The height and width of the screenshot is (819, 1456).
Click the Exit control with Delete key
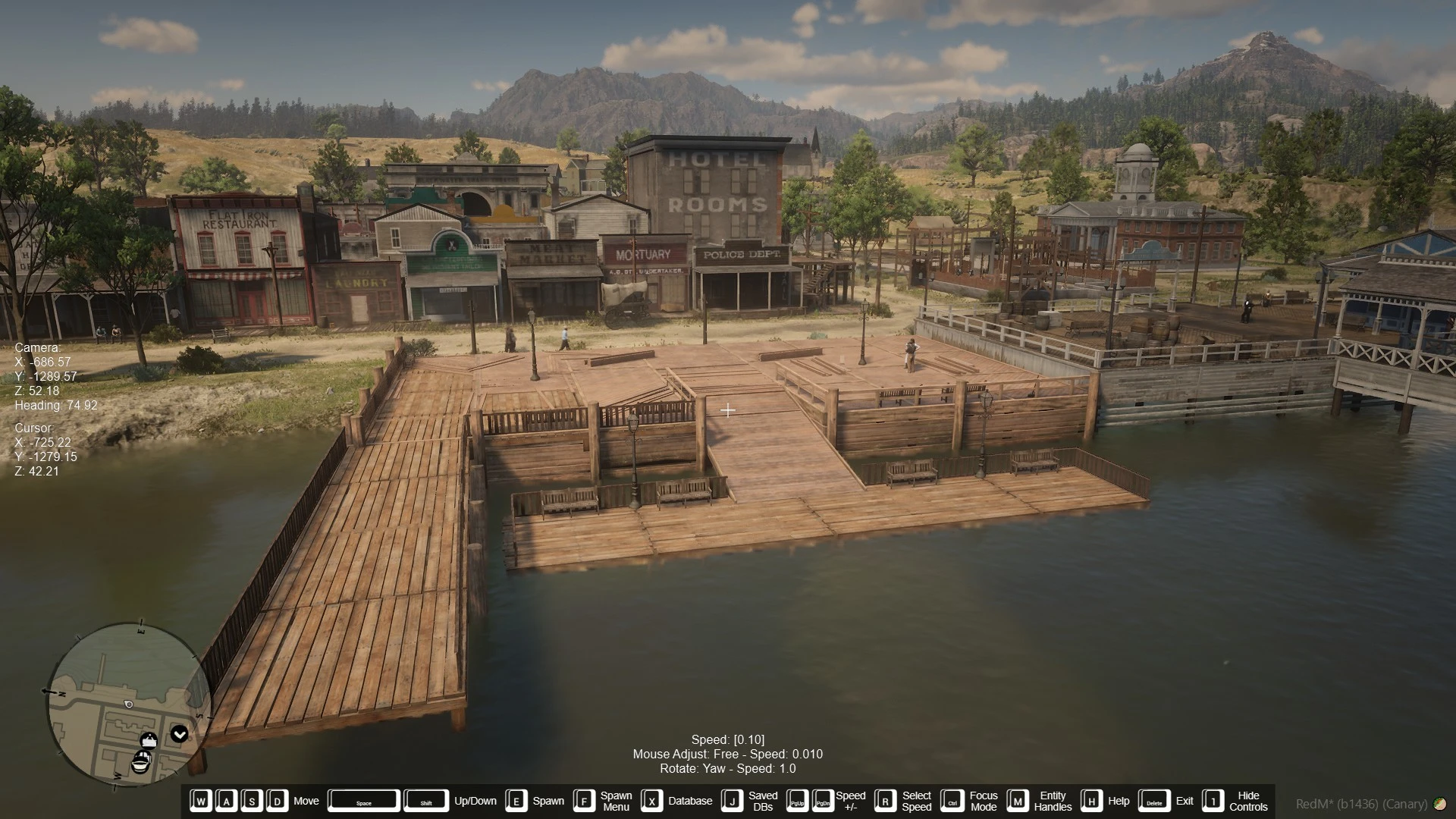(x=1155, y=801)
